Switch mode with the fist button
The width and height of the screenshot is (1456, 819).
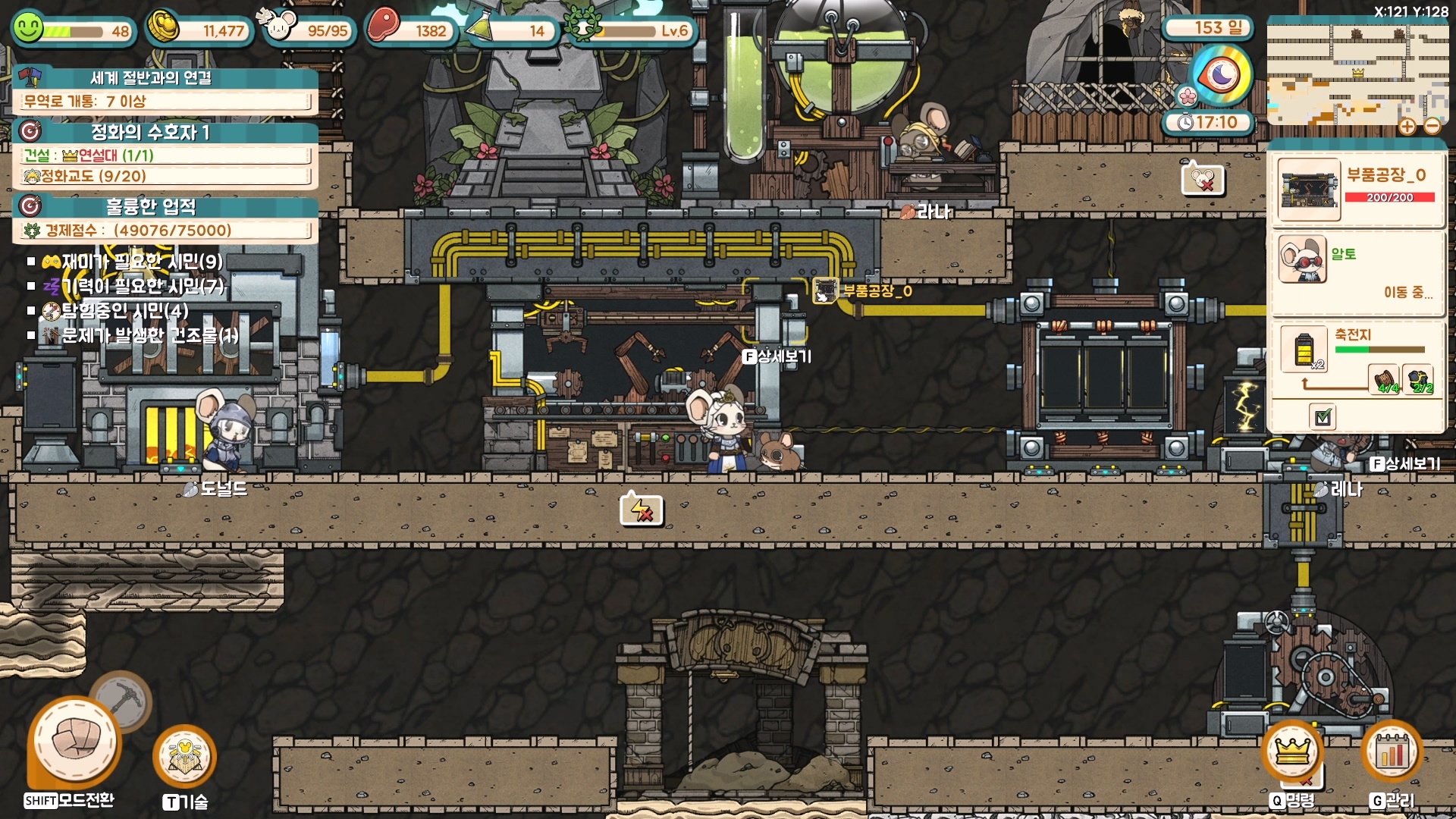click(x=74, y=742)
